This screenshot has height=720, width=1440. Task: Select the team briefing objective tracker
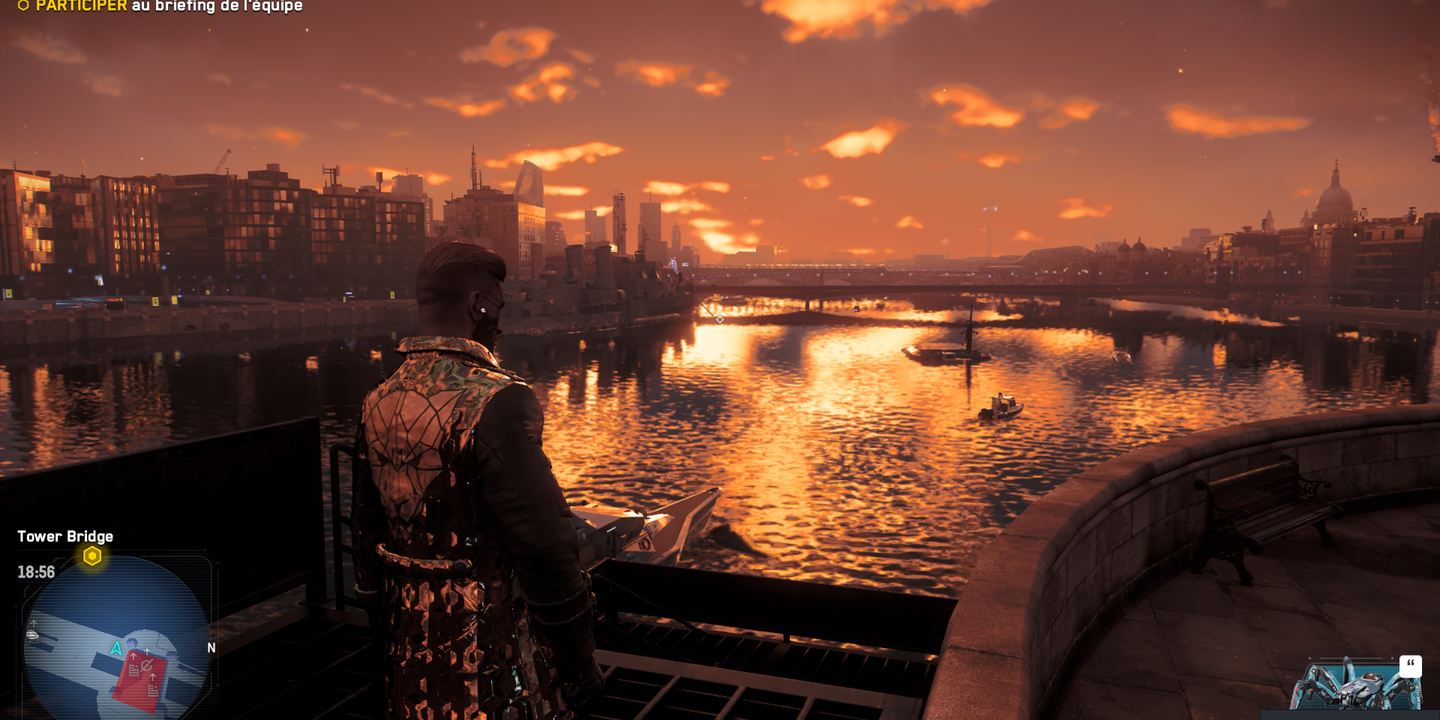click(160, 6)
